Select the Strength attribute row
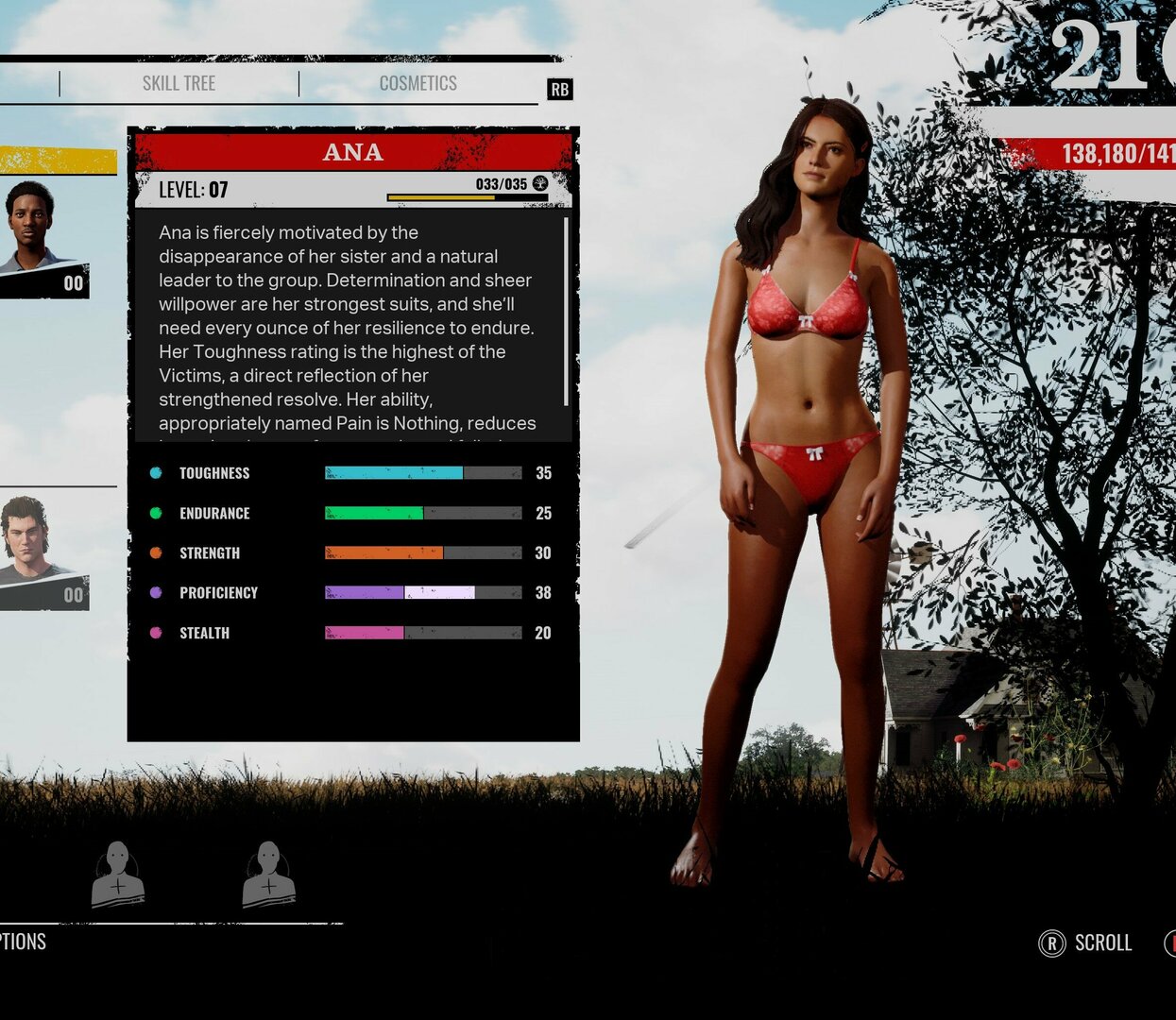This screenshot has height=1020, width=1176. click(349, 552)
